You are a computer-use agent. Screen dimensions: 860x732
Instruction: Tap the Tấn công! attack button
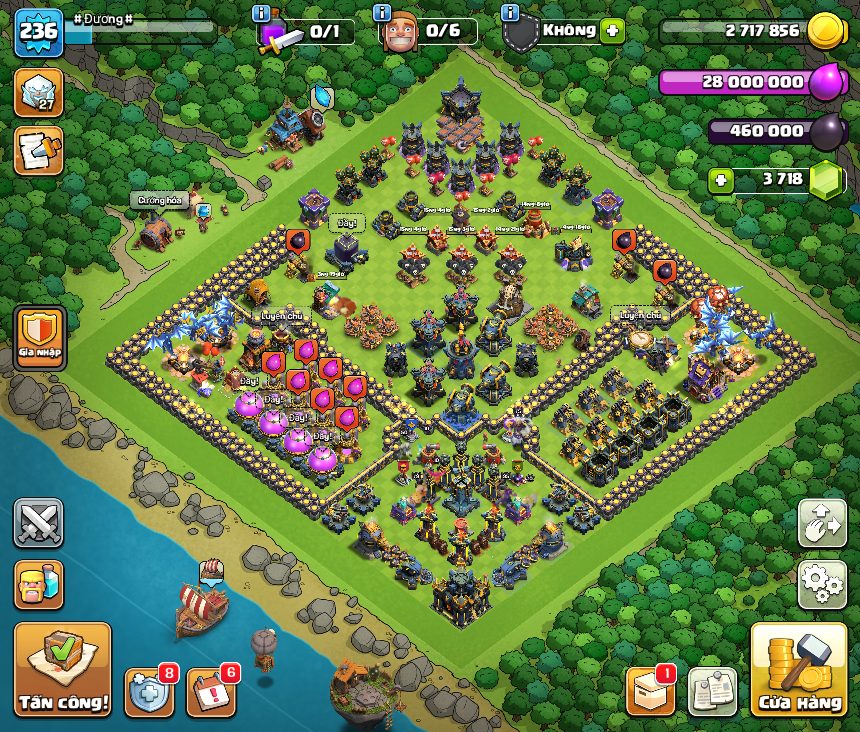[x=62, y=669]
